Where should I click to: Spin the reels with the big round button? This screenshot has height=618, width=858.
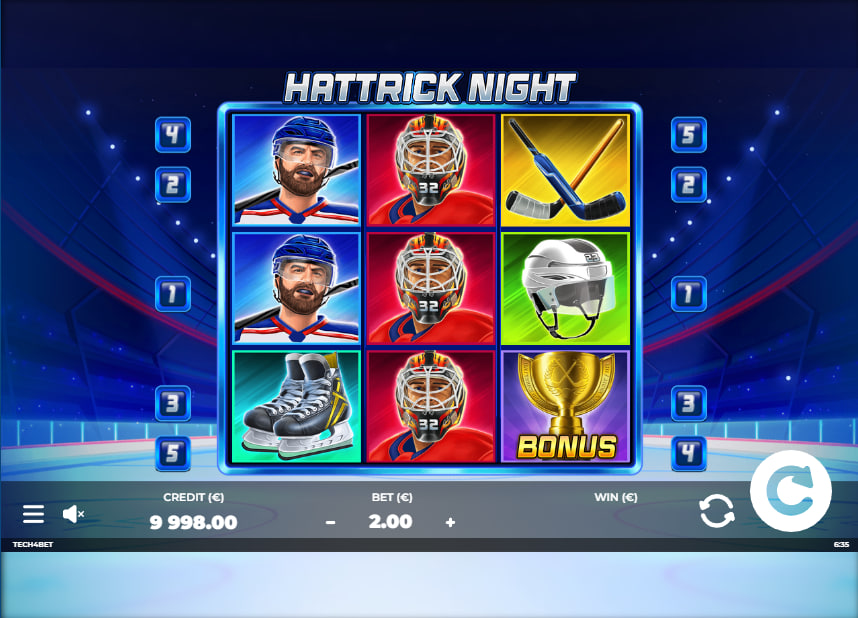pyautogui.click(x=790, y=491)
